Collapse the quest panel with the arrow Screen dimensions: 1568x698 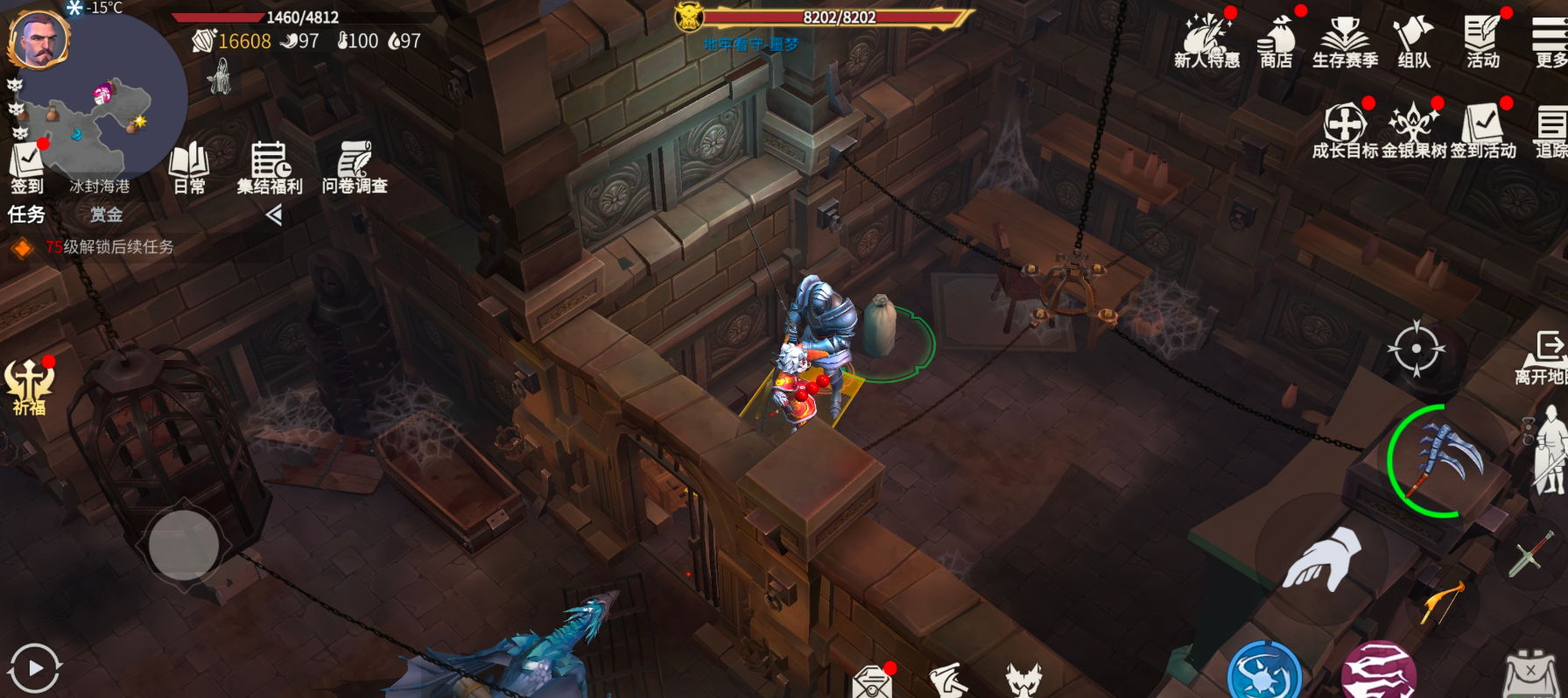(274, 215)
